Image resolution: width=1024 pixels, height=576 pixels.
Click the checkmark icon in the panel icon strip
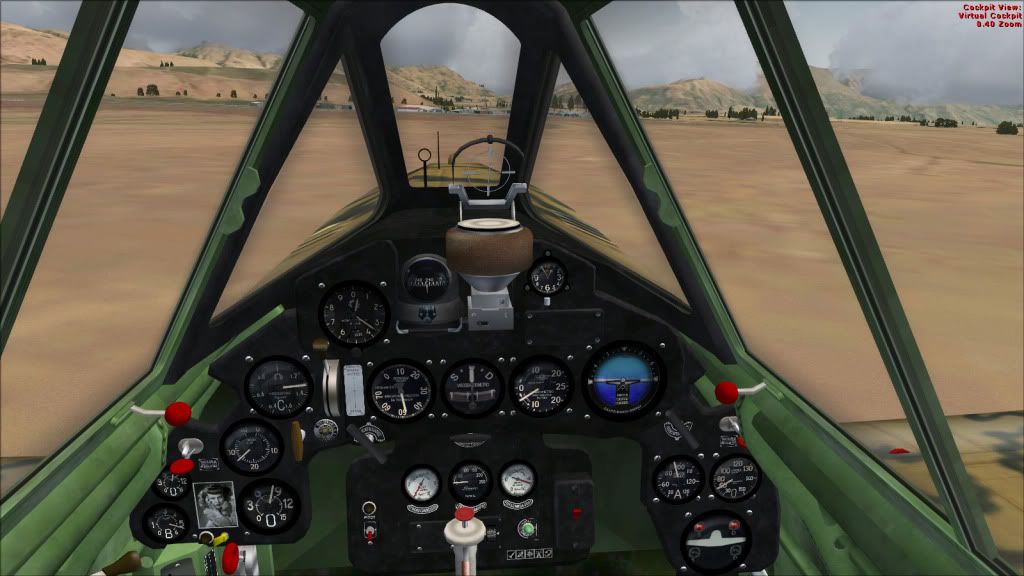(x=511, y=554)
